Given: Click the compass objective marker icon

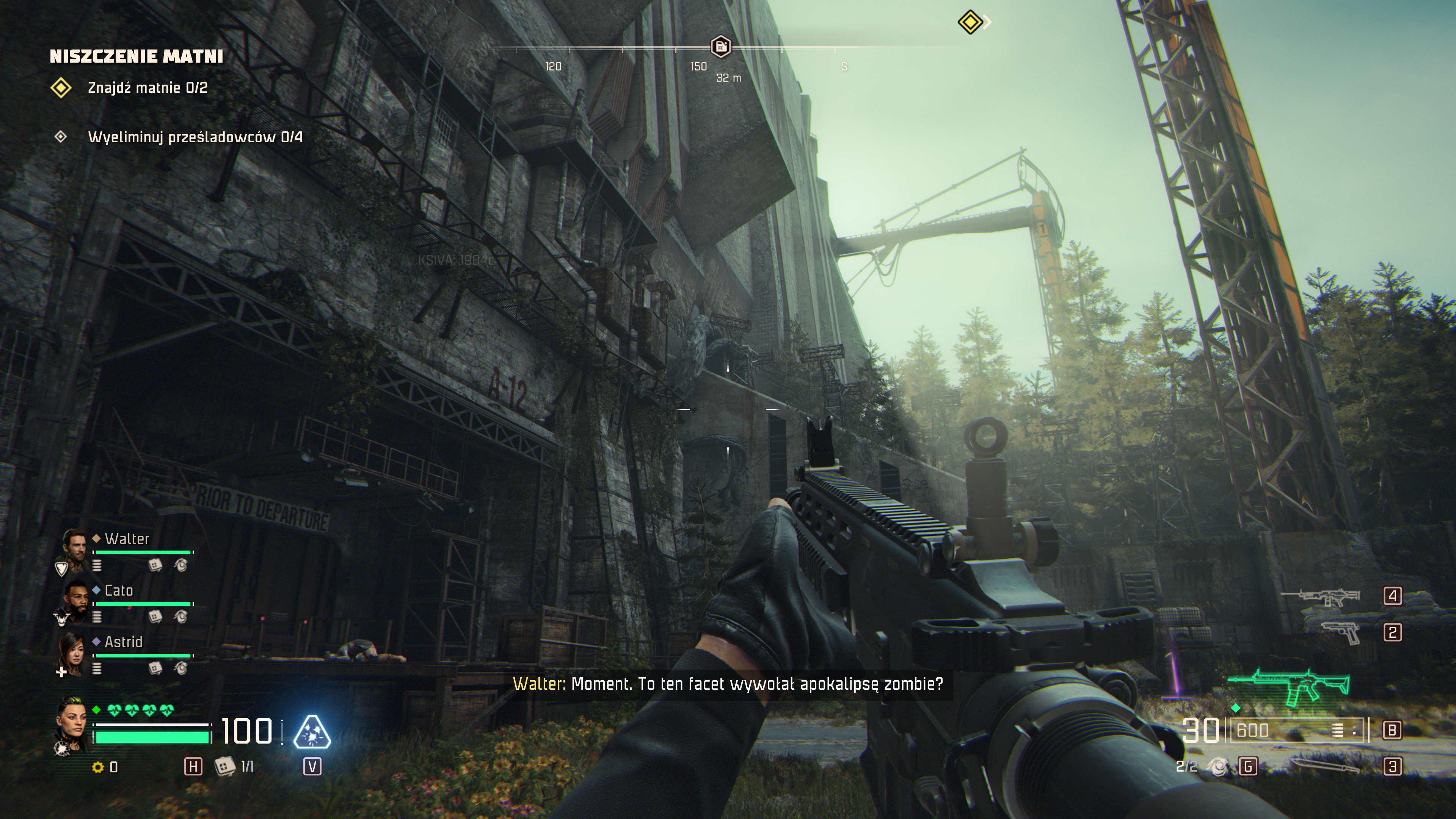Looking at the screenshot, I should click(720, 46).
